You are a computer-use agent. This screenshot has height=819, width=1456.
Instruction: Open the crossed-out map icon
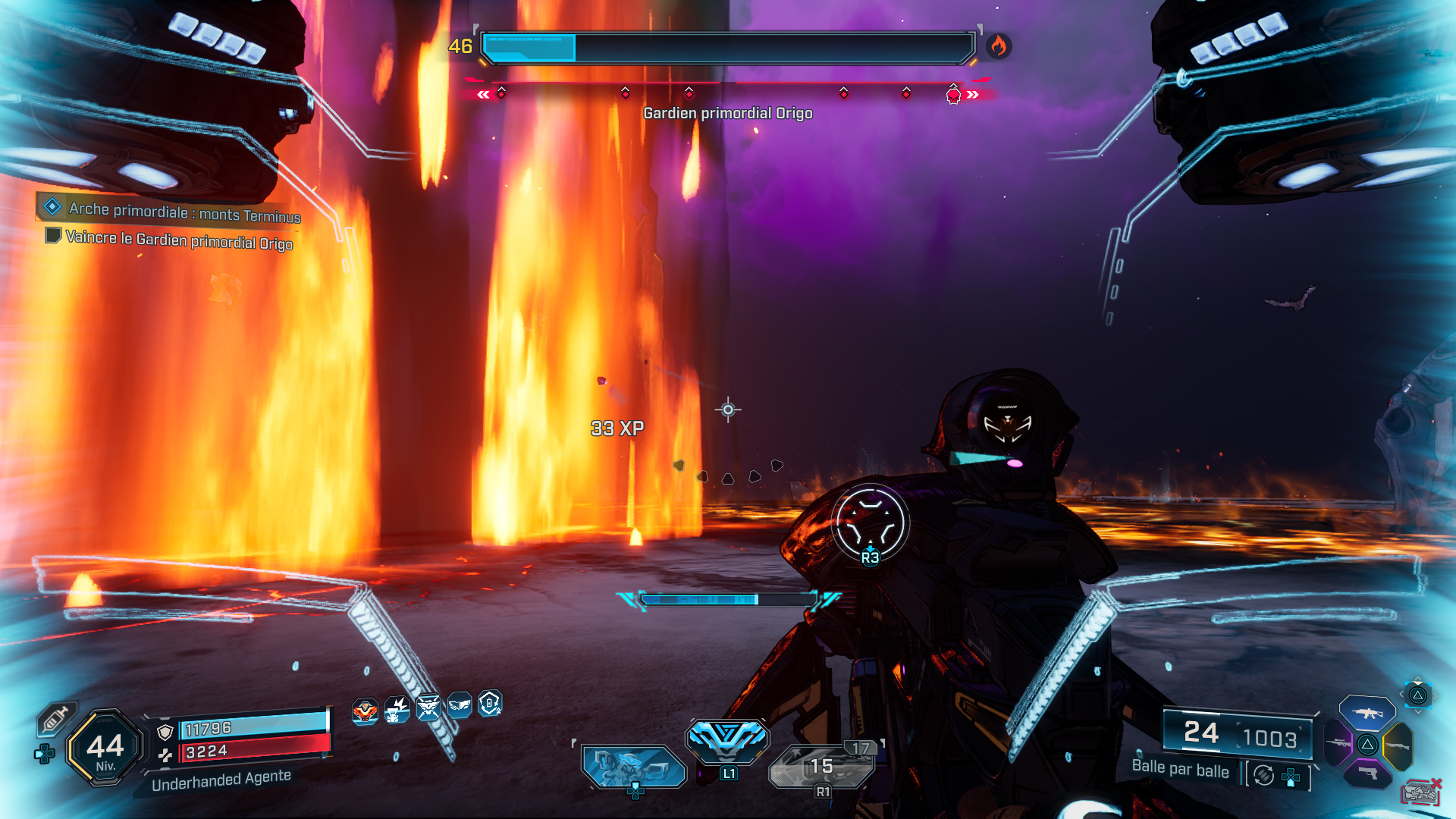1420,792
